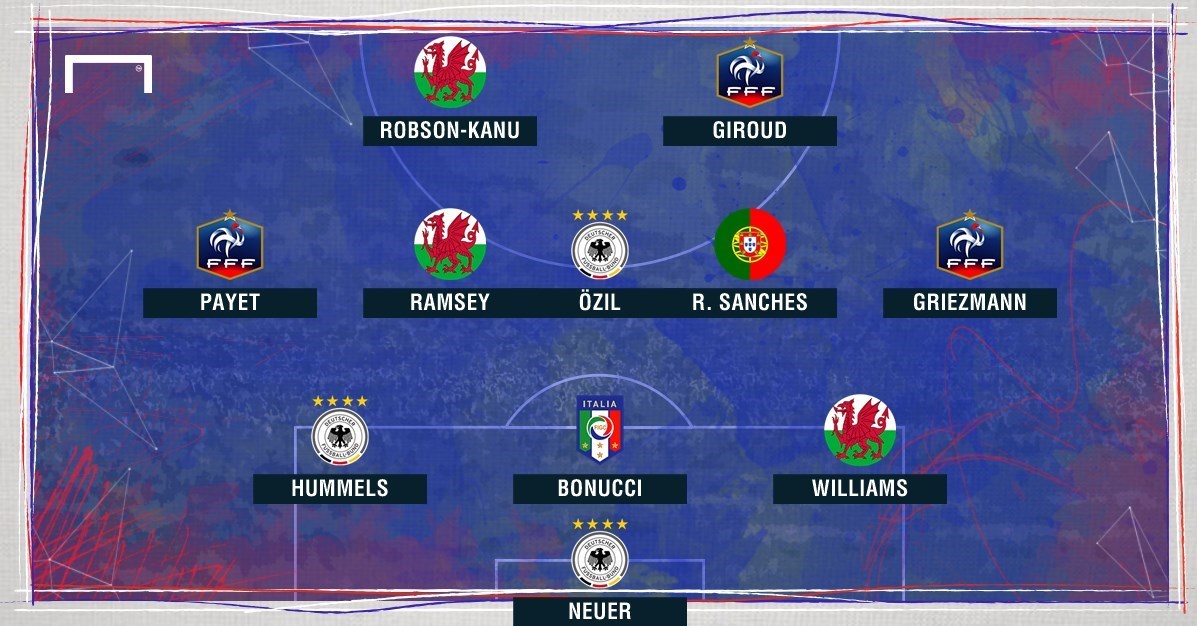Viewport: 1197px width, 626px height.
Task: Select the Robson-Kanu name label
Action: (450, 131)
